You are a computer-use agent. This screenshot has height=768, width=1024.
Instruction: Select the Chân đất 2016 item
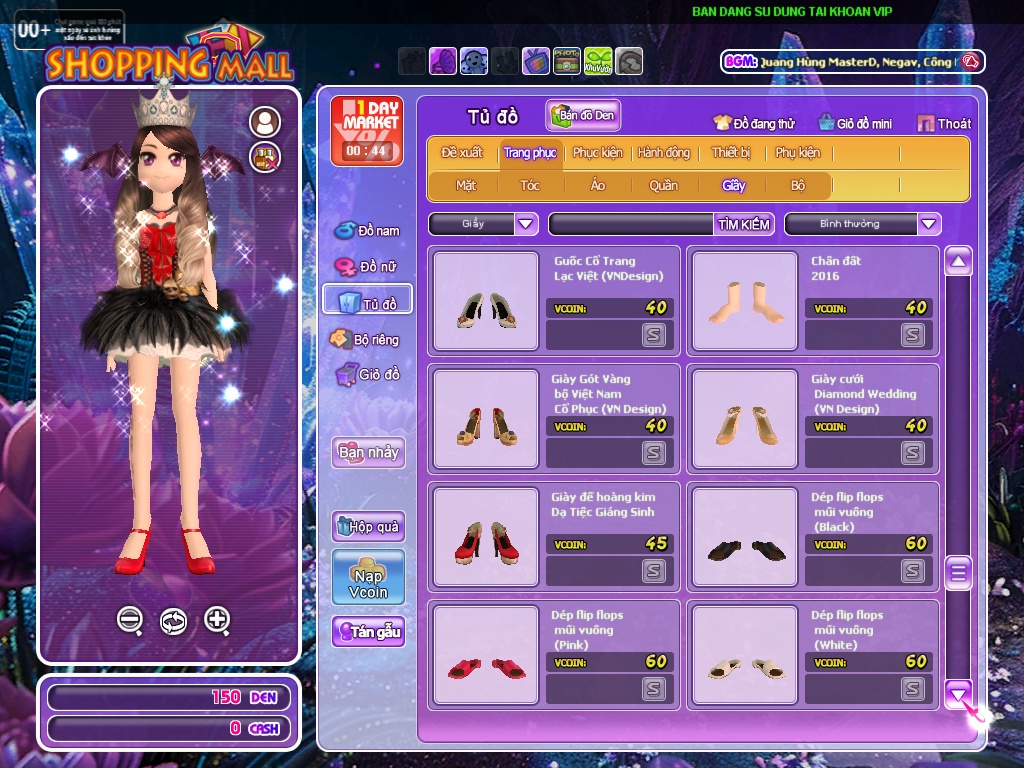tap(740, 301)
